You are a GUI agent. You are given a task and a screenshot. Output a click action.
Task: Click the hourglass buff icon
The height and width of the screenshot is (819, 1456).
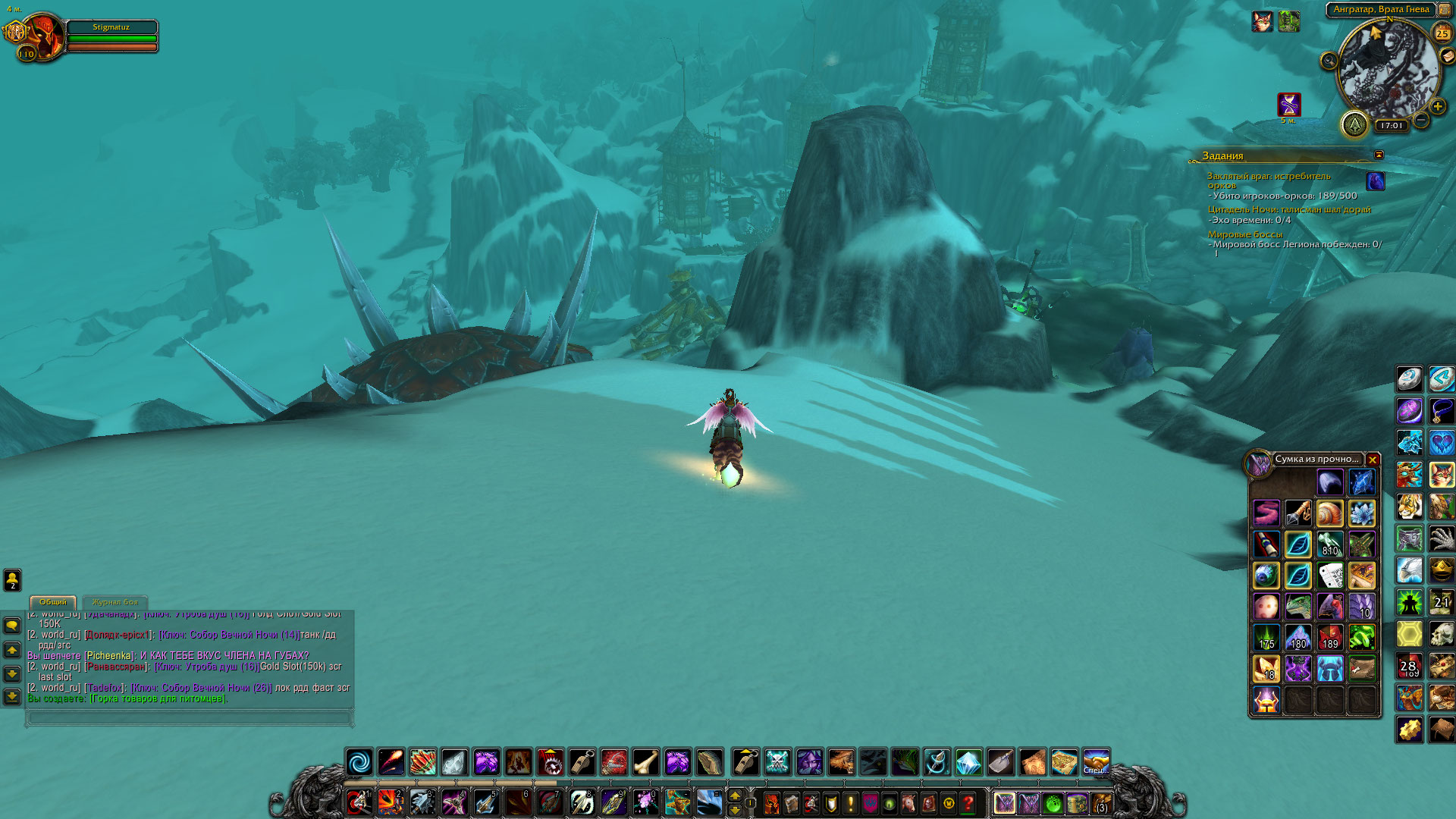(1288, 104)
